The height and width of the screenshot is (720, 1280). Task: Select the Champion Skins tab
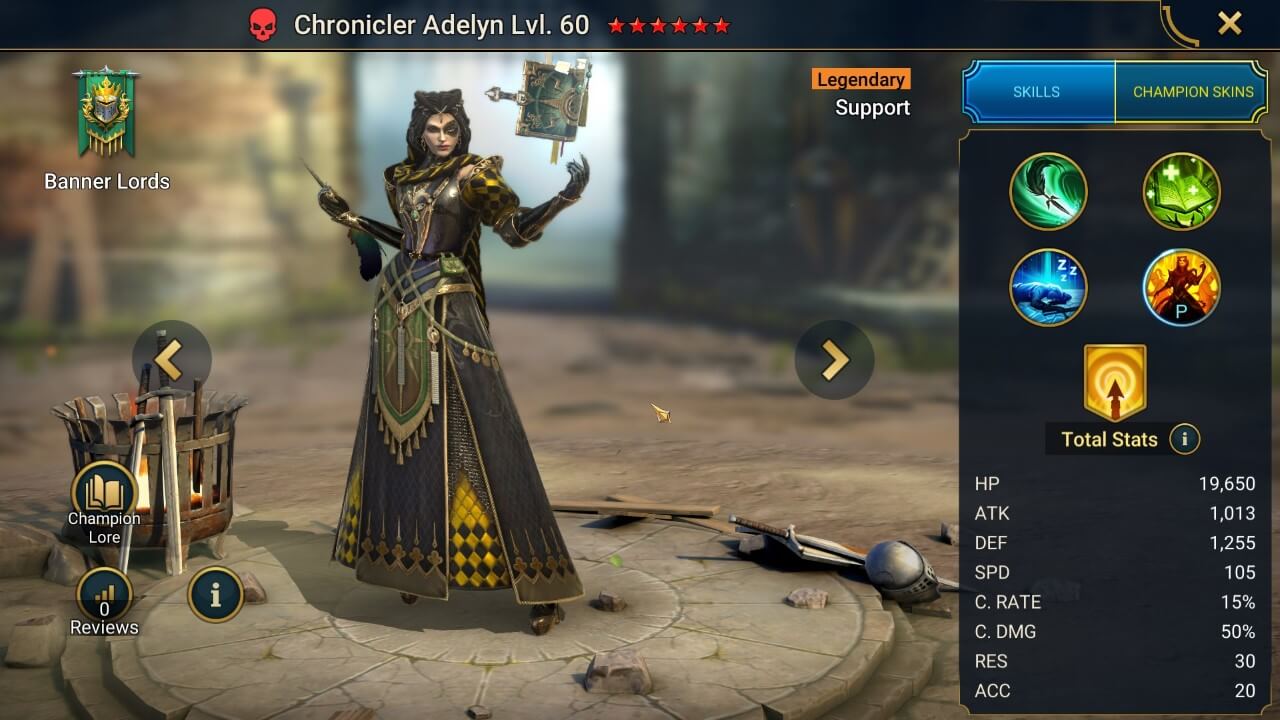pyautogui.click(x=1192, y=91)
